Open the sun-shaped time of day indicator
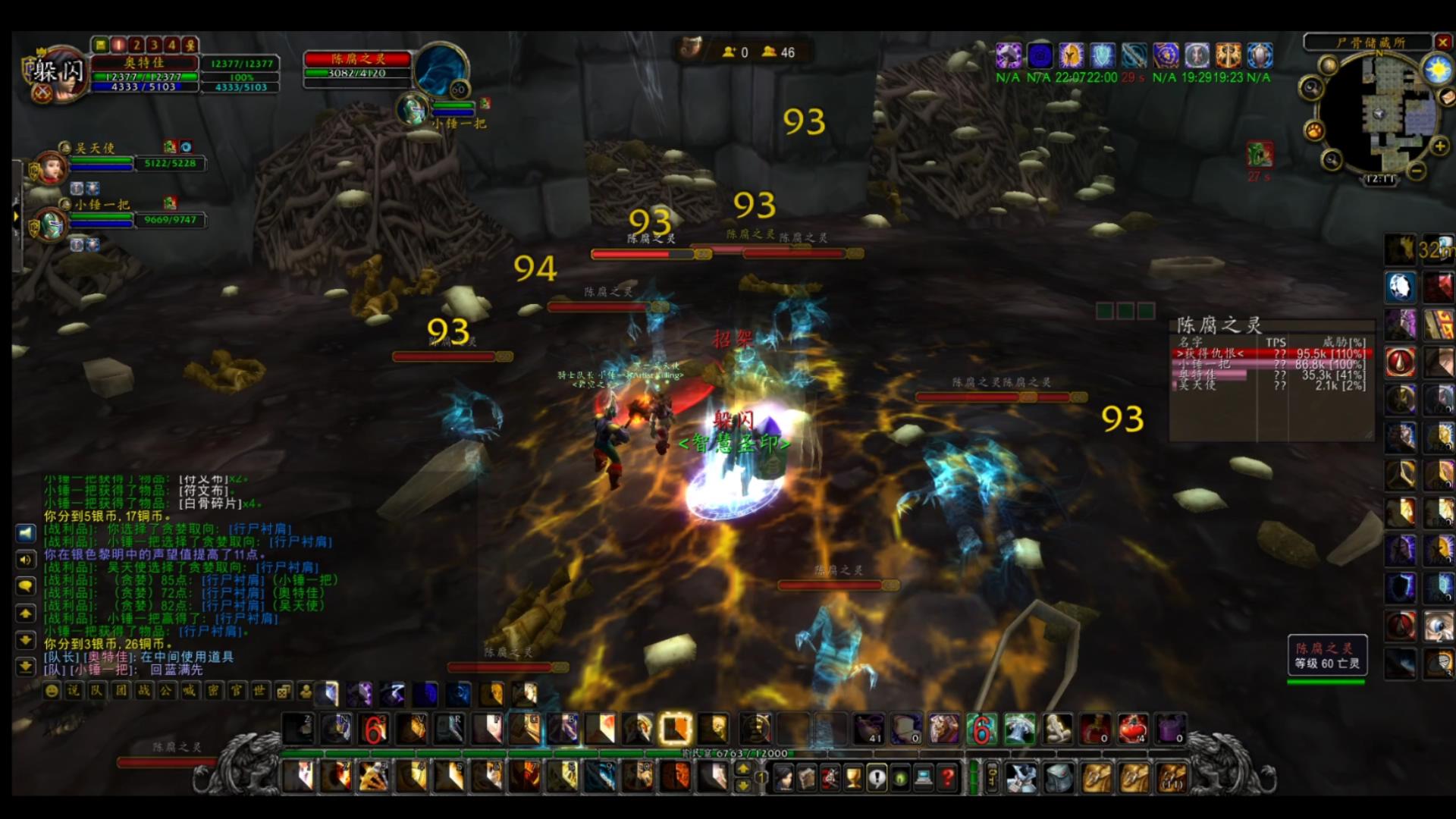This screenshot has width=1456, height=819. (x=1437, y=71)
